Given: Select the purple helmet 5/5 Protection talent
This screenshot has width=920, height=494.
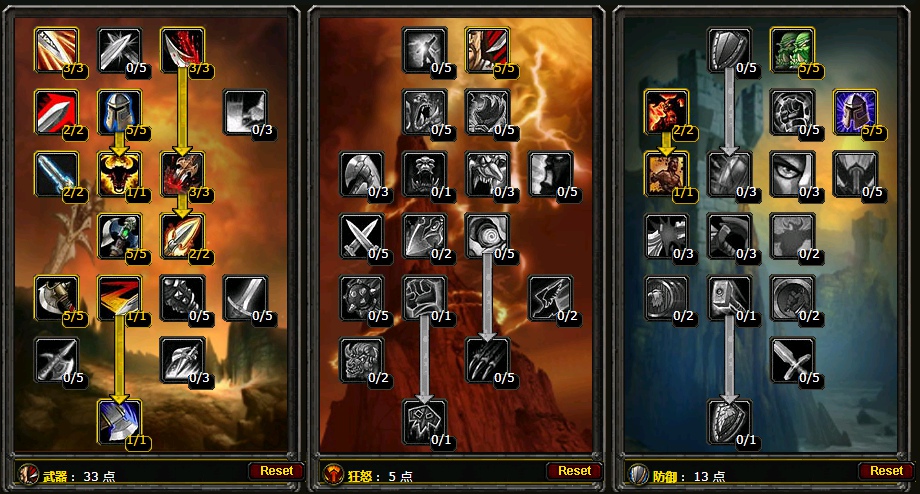Looking at the screenshot, I should [x=855, y=111].
